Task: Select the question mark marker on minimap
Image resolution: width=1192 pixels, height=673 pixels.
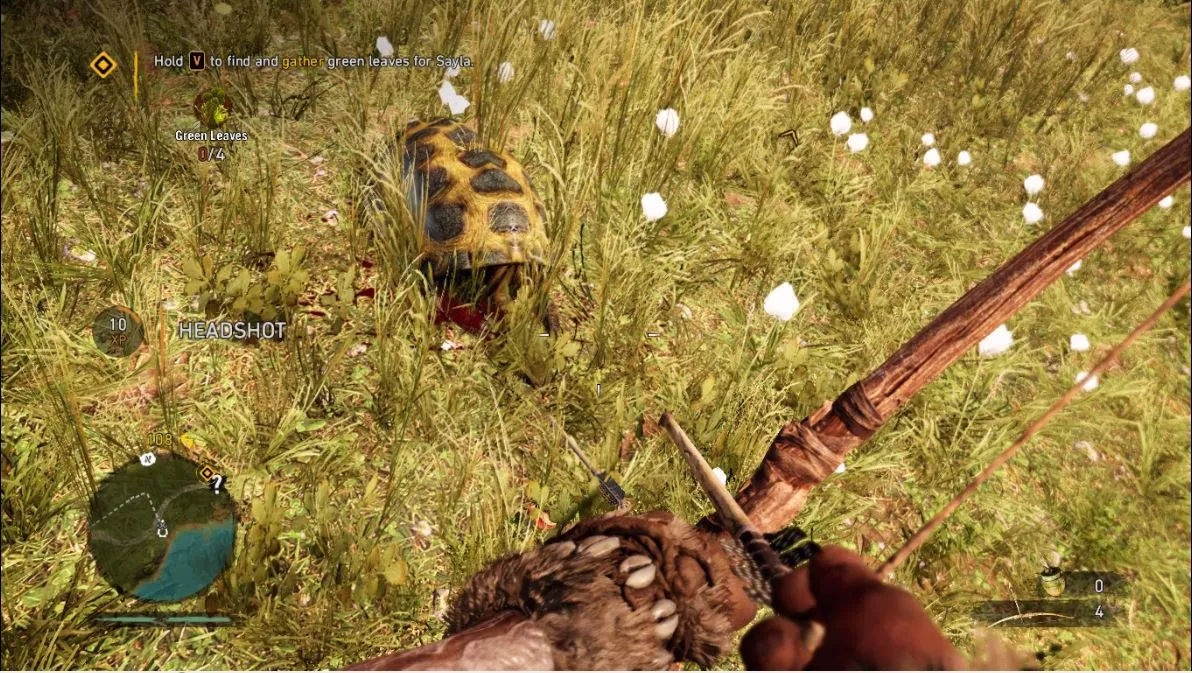Action: [217, 483]
